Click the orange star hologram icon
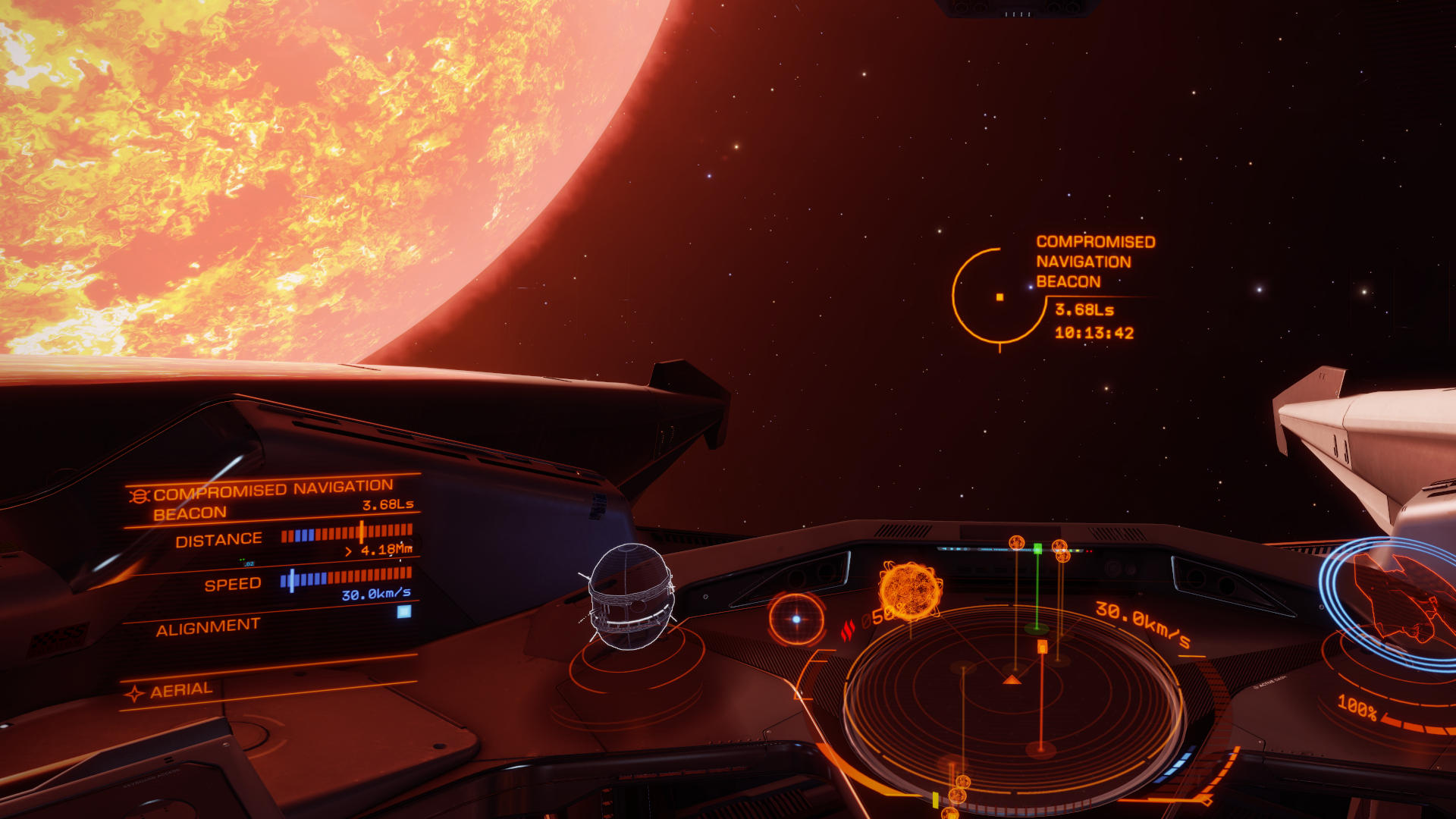This screenshot has height=819, width=1456. coord(910,590)
